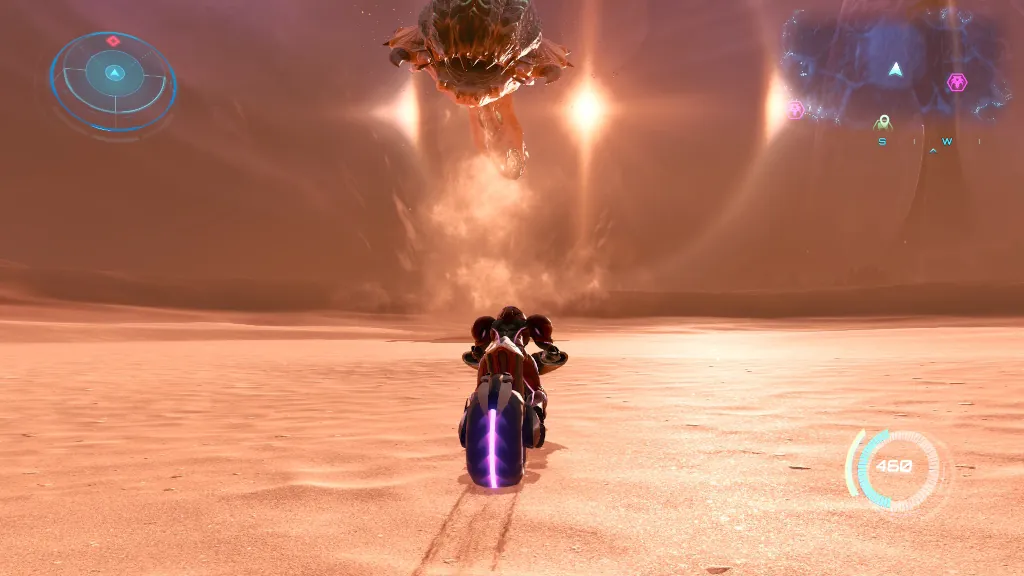Select the red diamond blip on the radar
Screen dimensions: 1024x576
coord(113,41)
